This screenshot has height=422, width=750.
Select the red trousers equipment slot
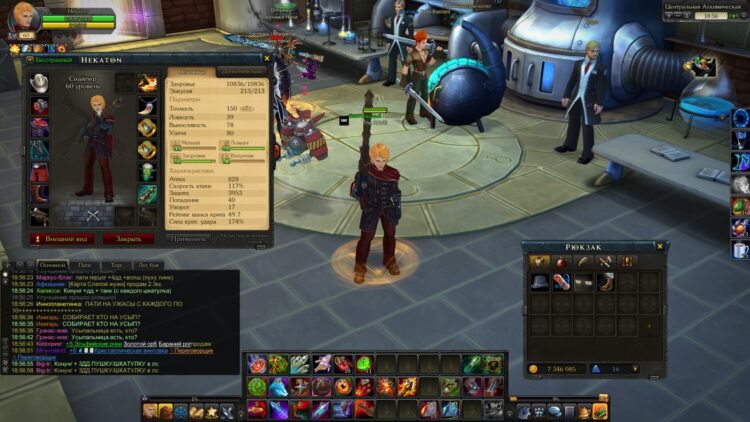click(x=40, y=172)
